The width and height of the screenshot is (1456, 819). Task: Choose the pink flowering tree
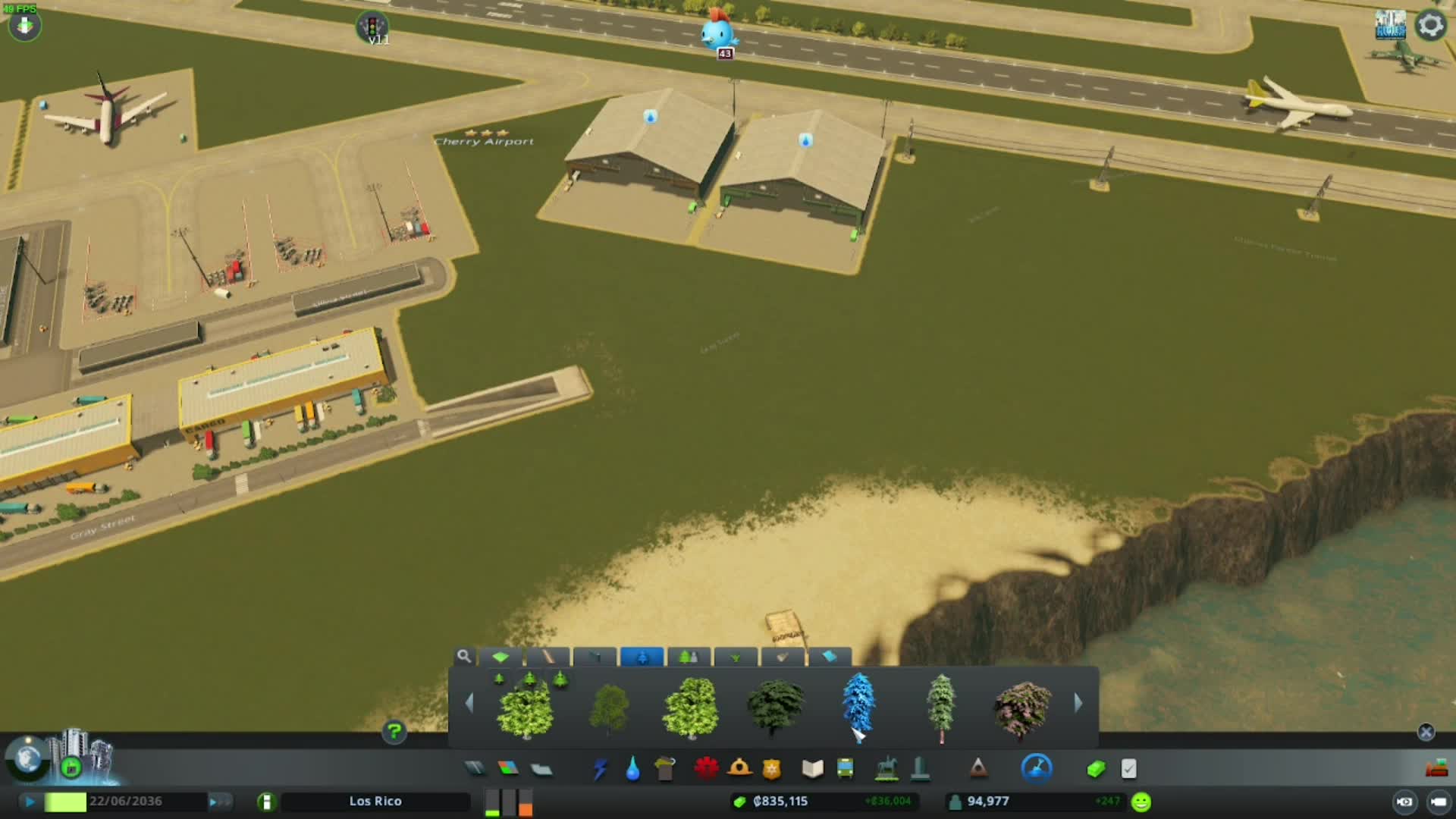(1022, 708)
